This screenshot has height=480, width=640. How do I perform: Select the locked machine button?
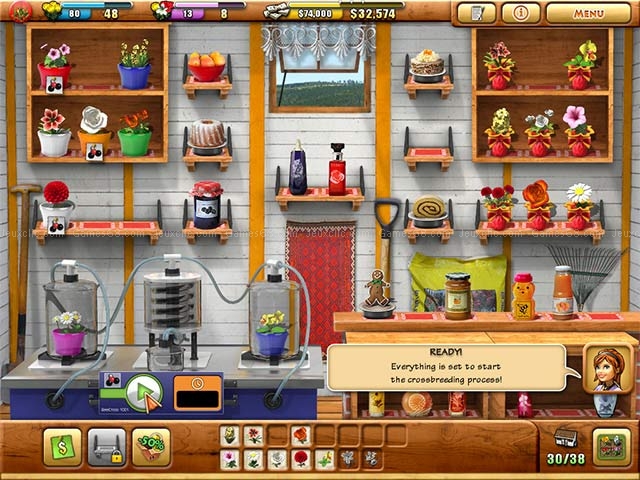pos(107,447)
